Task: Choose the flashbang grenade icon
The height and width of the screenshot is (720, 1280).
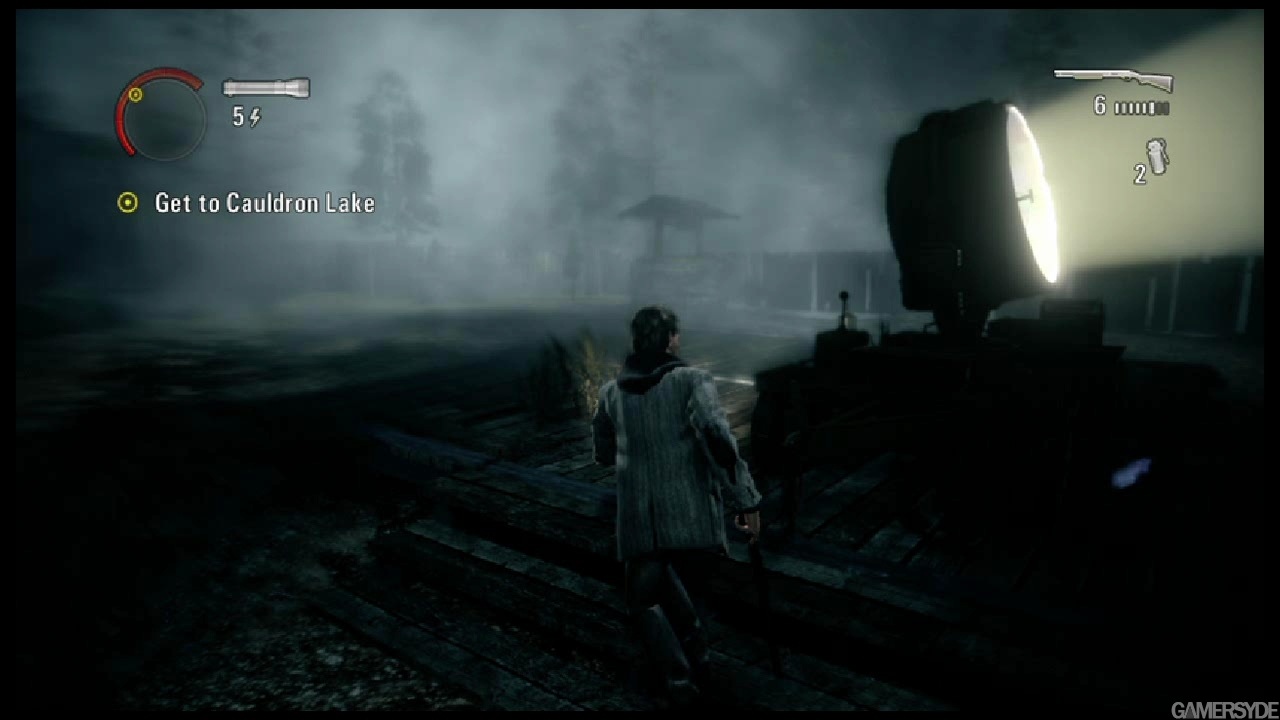Action: [1158, 157]
